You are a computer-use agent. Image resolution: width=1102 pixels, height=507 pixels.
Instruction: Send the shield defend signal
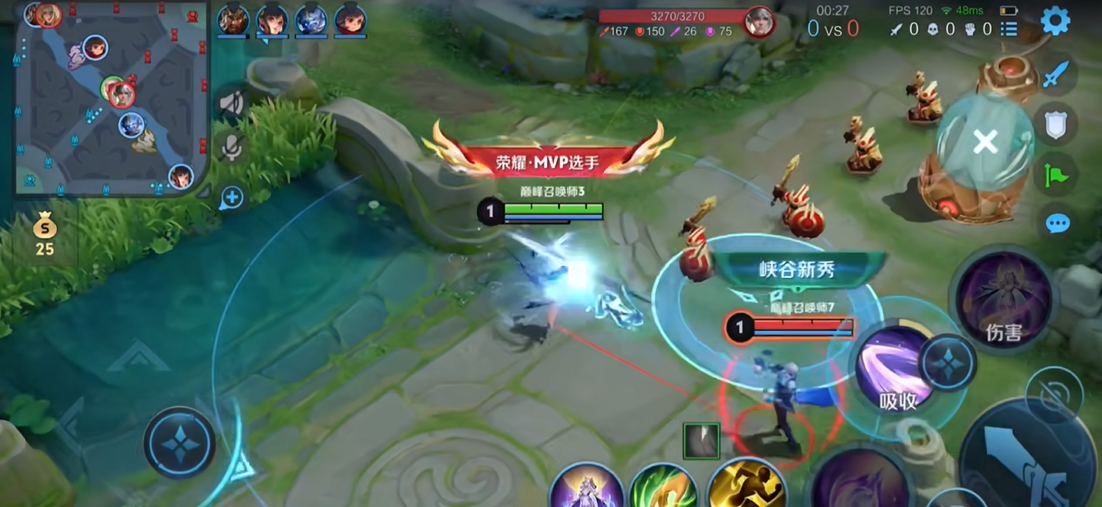(1056, 124)
